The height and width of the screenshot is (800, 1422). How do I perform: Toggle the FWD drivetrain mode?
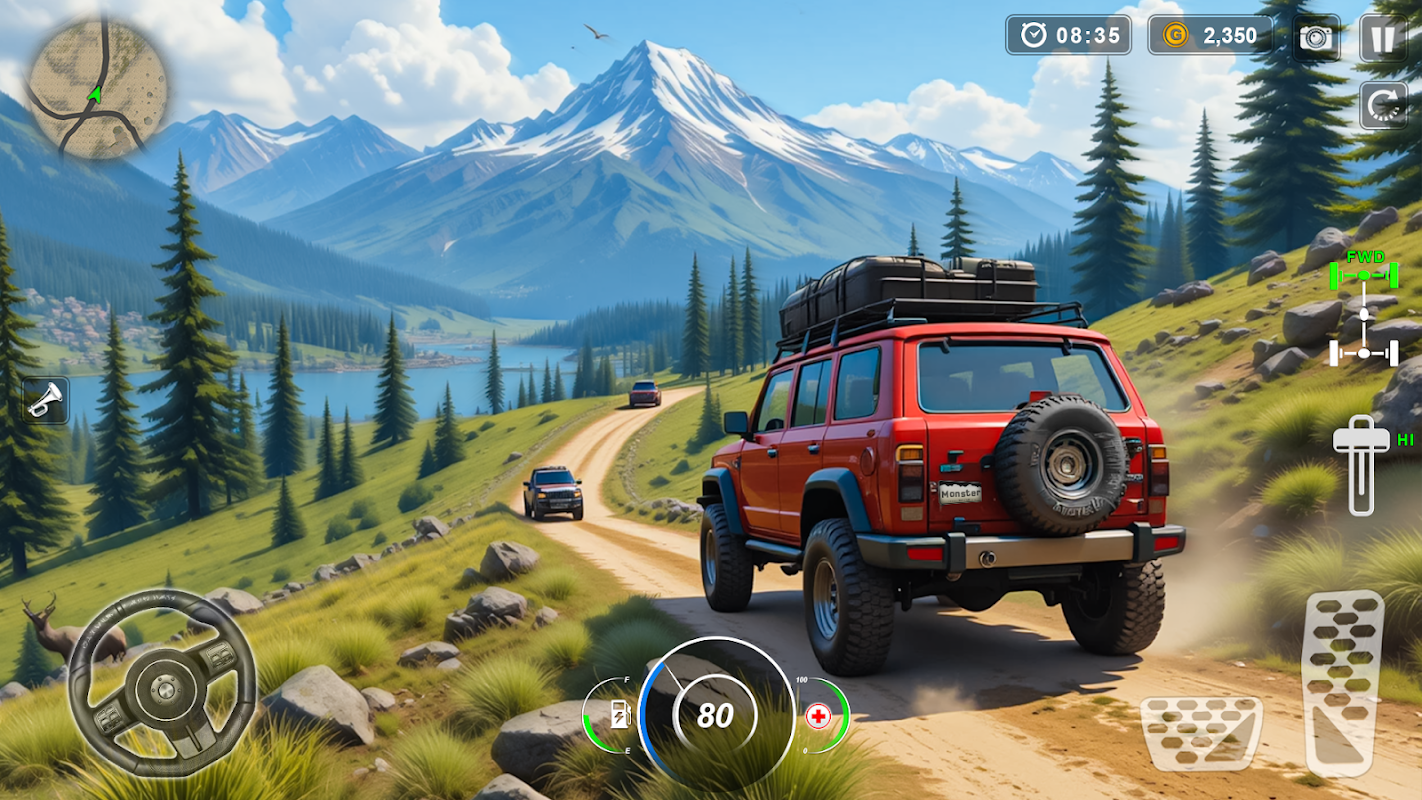point(1363,310)
